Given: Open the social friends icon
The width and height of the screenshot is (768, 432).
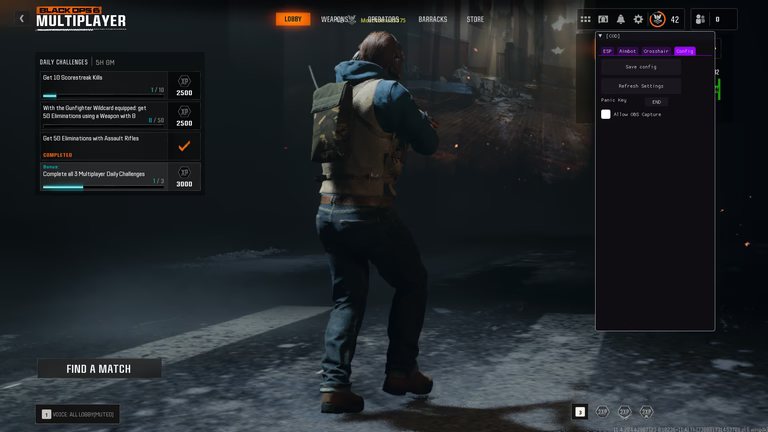Looking at the screenshot, I should pos(699,19).
